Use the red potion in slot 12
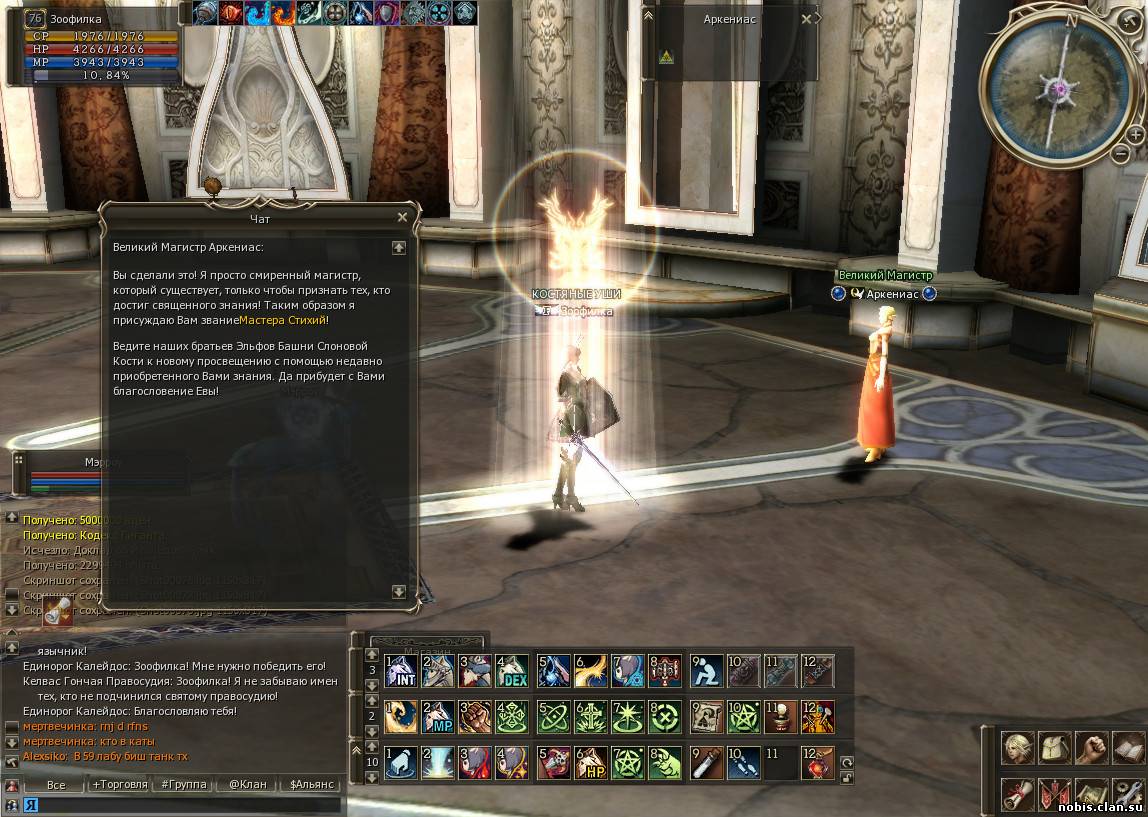This screenshot has height=817, width=1148. pos(817,763)
